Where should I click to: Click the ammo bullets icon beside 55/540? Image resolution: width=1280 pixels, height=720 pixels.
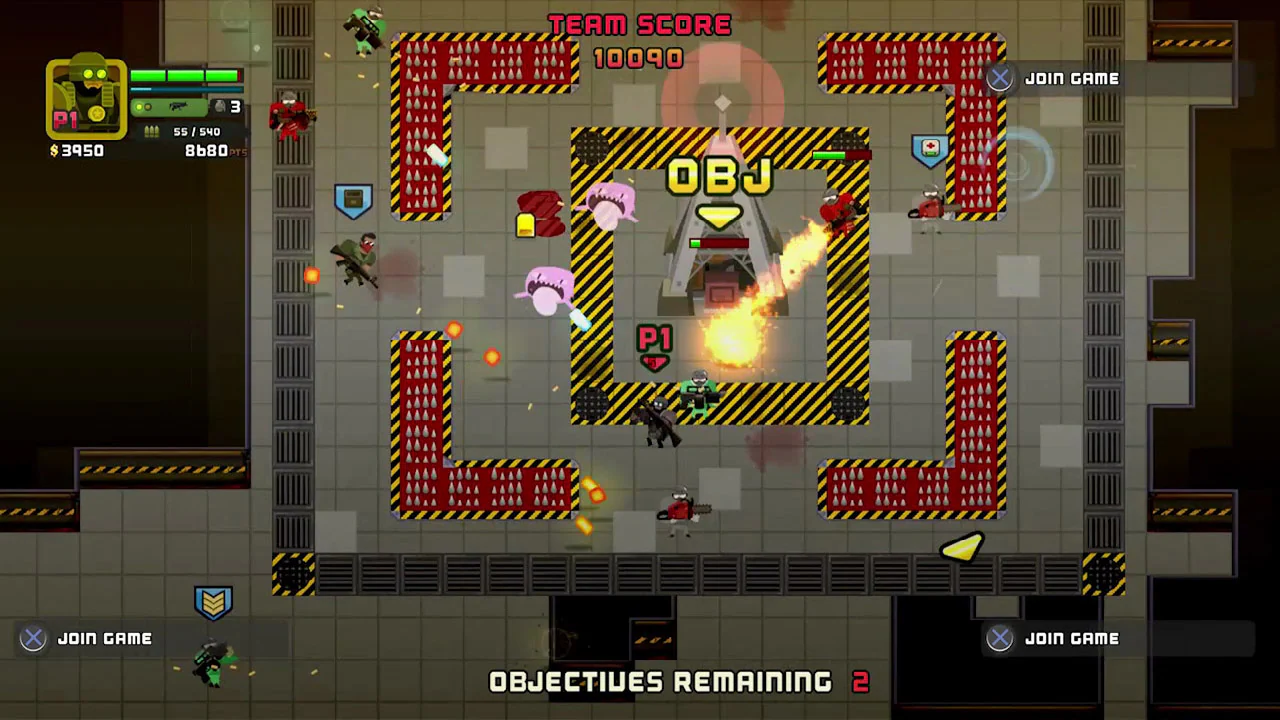tap(152, 131)
